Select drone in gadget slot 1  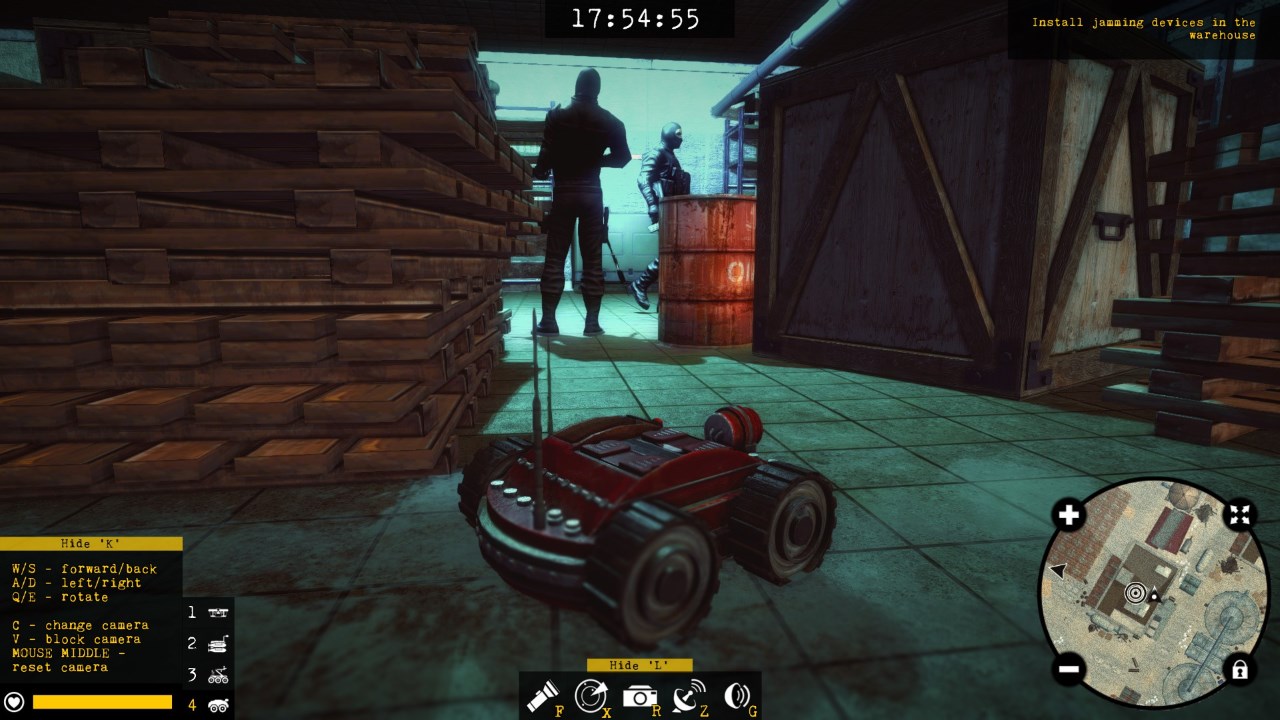click(x=217, y=612)
